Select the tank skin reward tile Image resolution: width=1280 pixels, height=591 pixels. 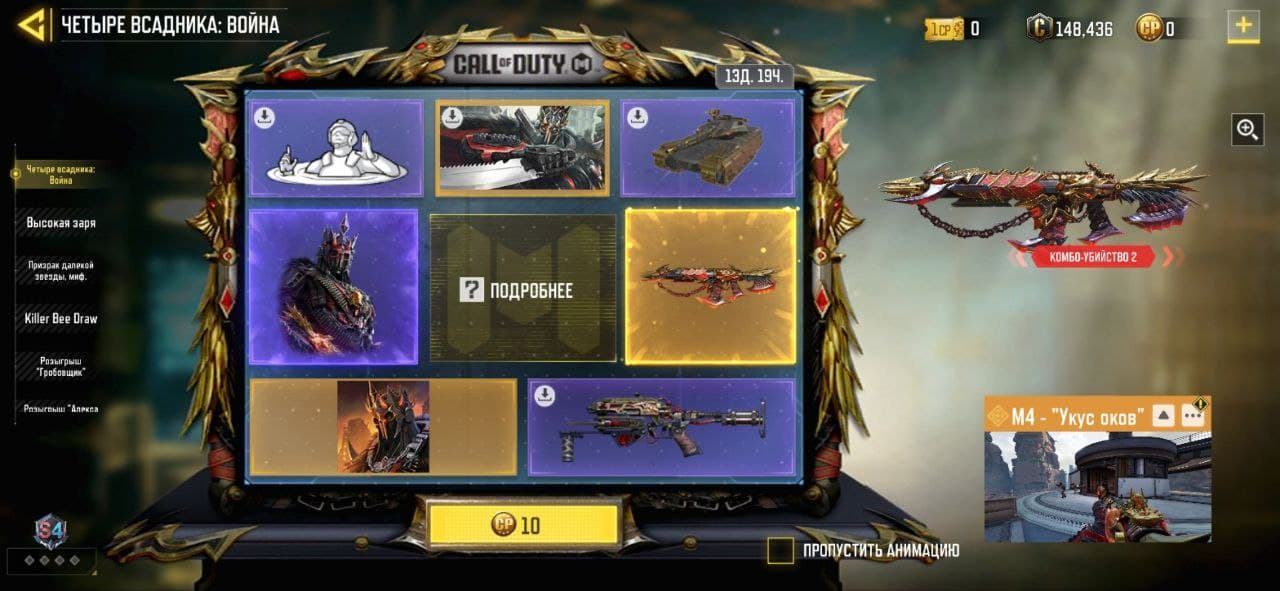click(708, 148)
